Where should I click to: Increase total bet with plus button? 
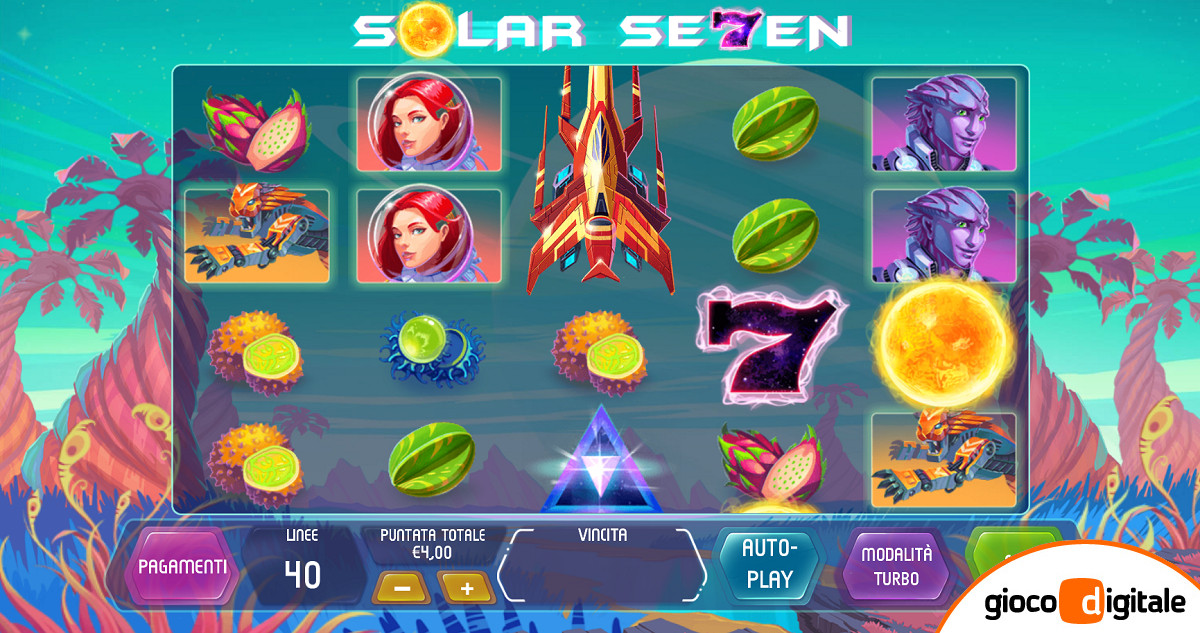pyautogui.click(x=467, y=587)
